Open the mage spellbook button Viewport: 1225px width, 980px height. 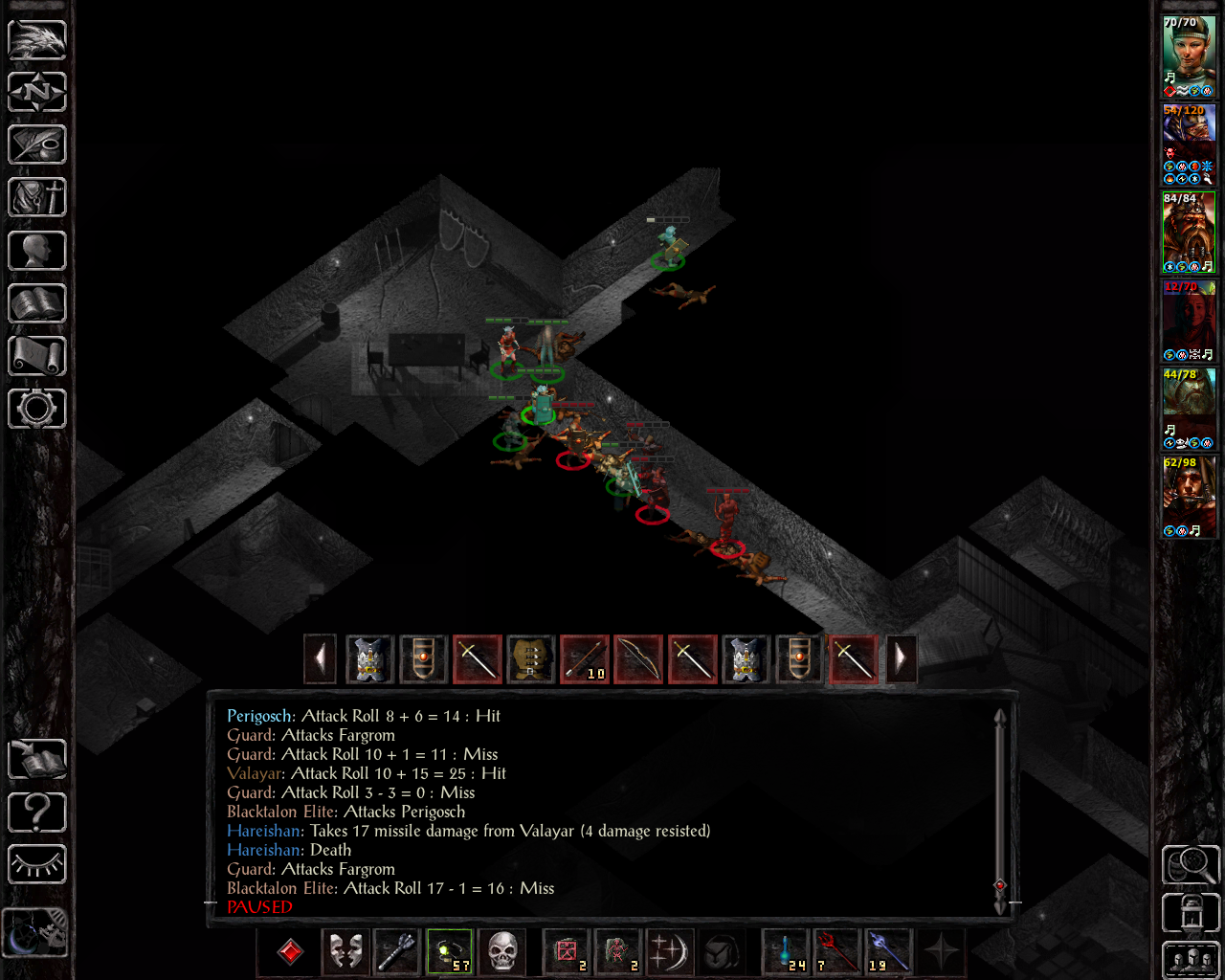click(37, 303)
